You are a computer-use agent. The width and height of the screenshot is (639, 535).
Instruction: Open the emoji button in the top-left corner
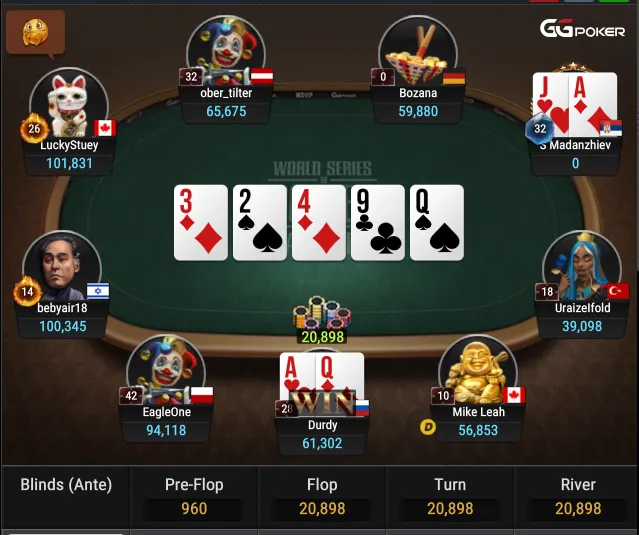[x=35, y=32]
